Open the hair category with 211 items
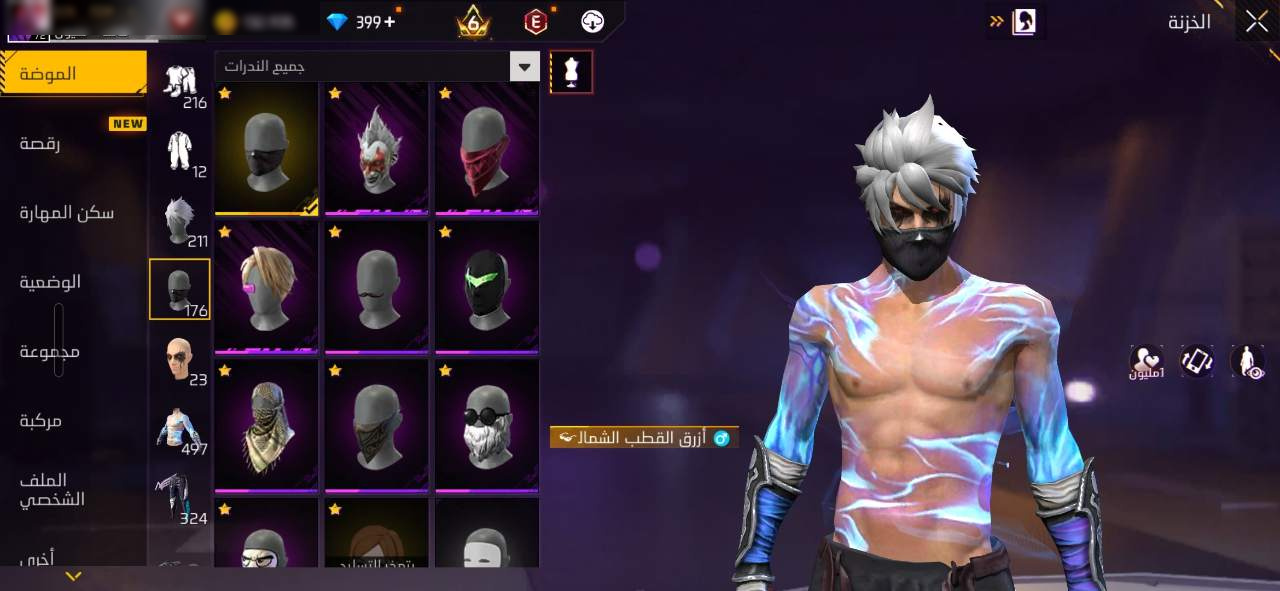 point(180,221)
